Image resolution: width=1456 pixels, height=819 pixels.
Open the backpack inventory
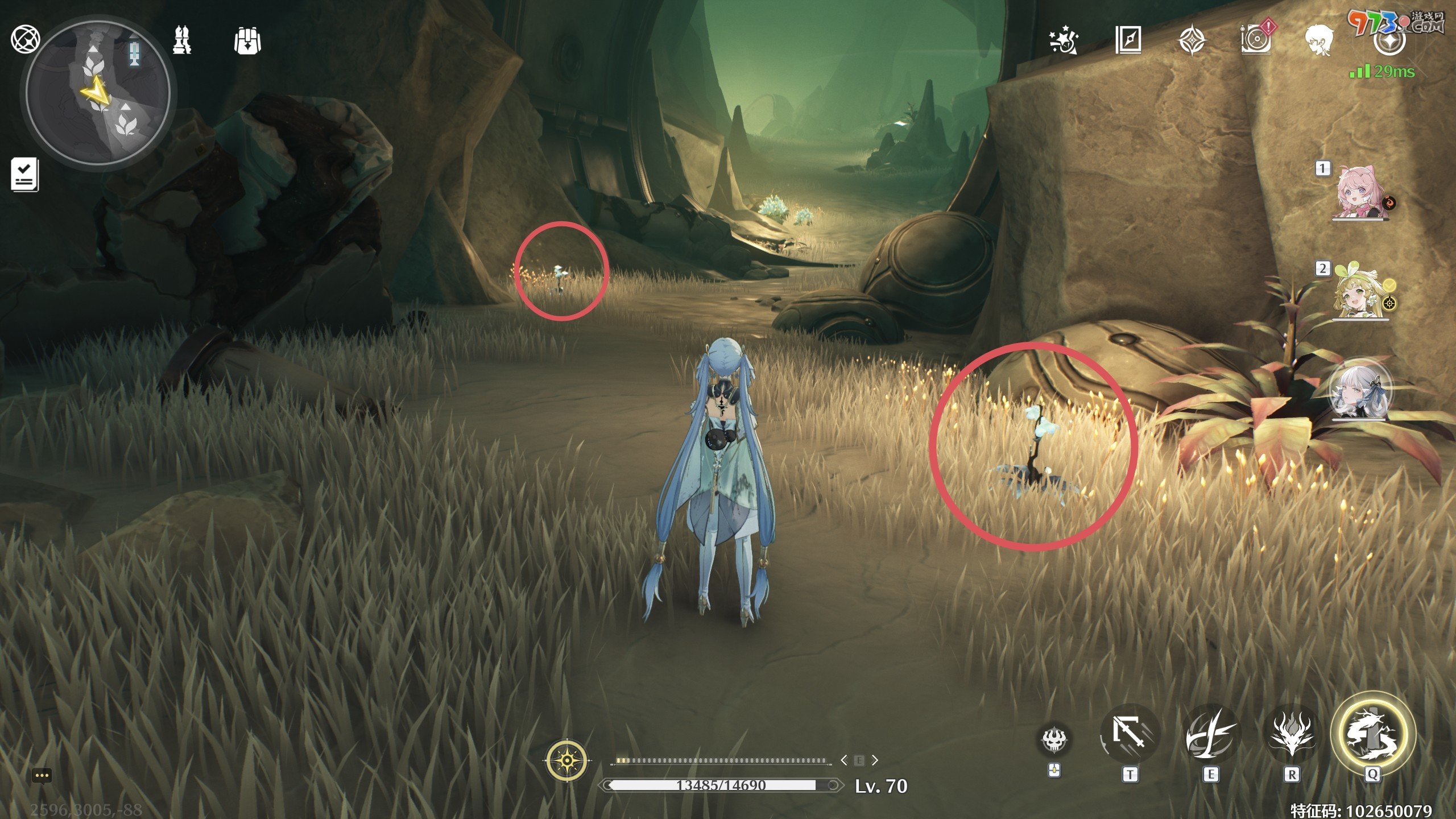(x=247, y=41)
